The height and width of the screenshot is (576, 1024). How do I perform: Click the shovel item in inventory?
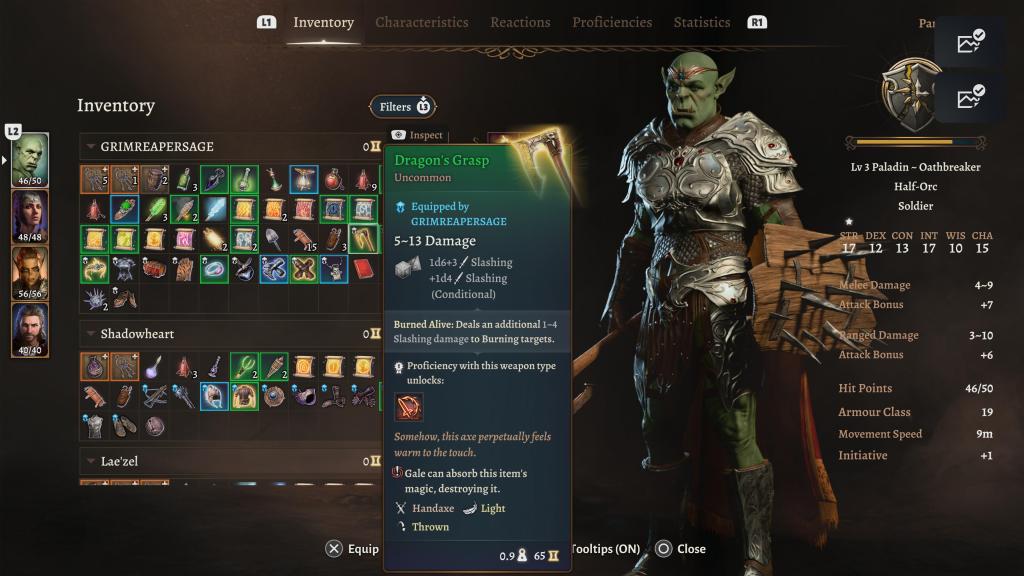tap(273, 239)
